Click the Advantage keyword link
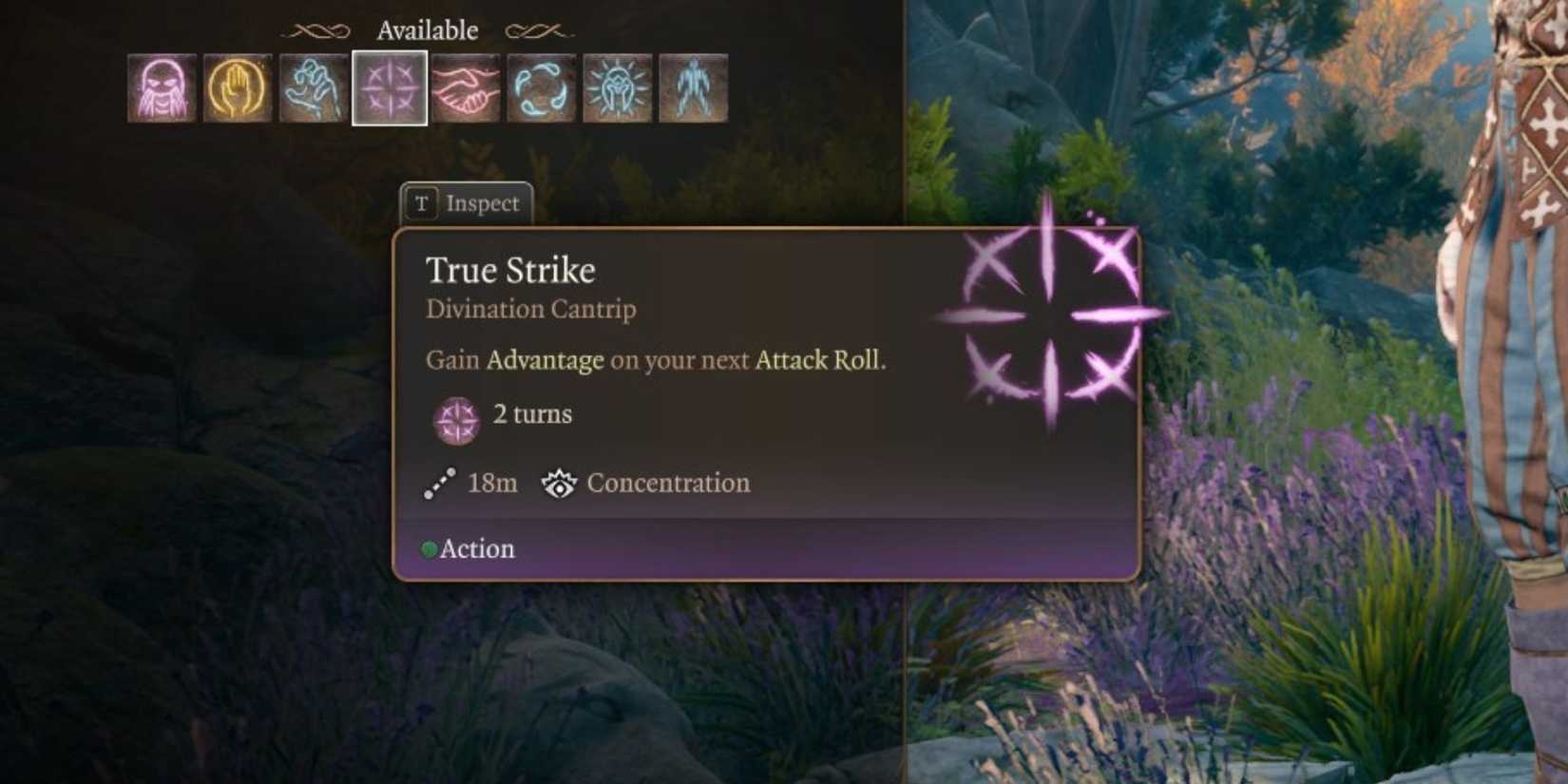The image size is (1568, 784). click(543, 361)
